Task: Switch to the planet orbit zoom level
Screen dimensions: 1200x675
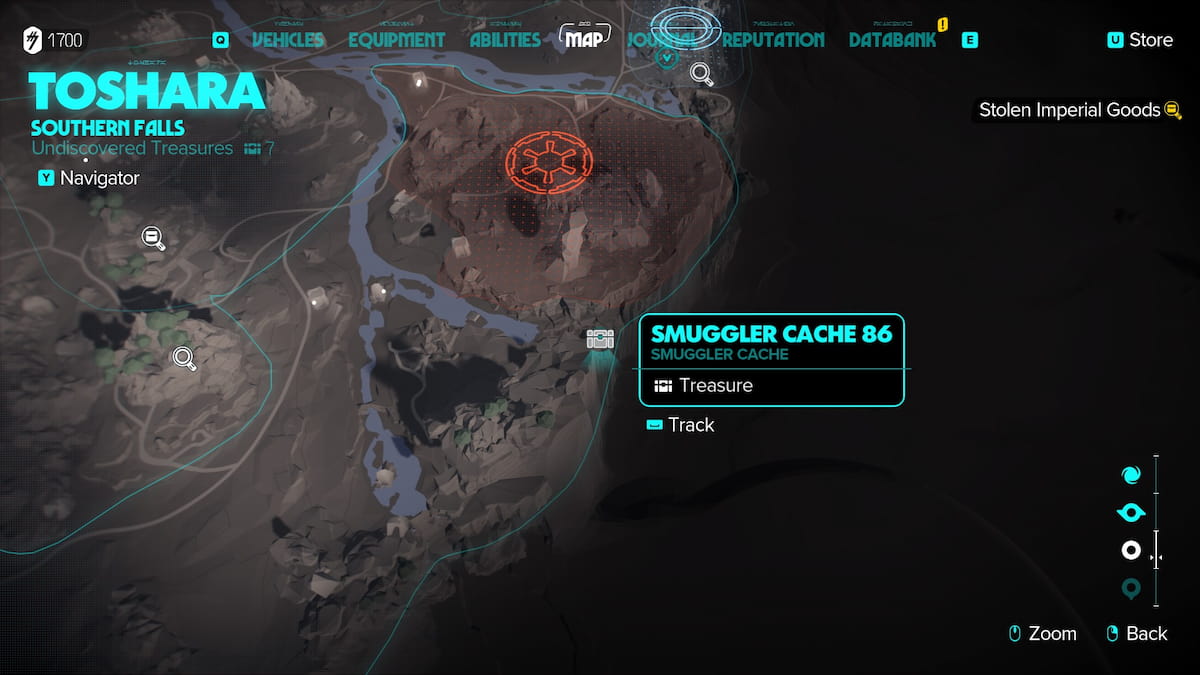Action: coord(1131,513)
